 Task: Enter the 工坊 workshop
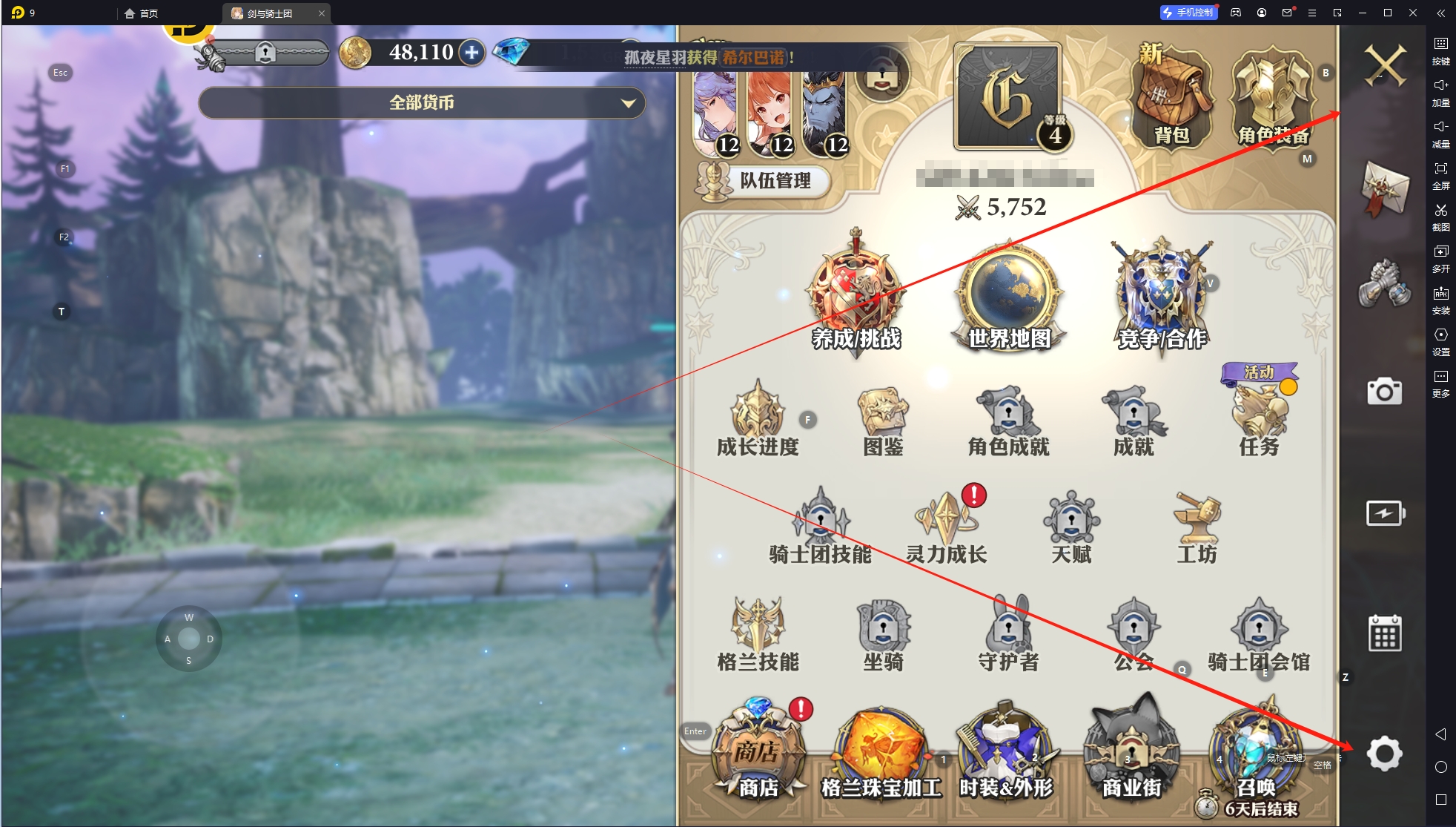(1197, 527)
